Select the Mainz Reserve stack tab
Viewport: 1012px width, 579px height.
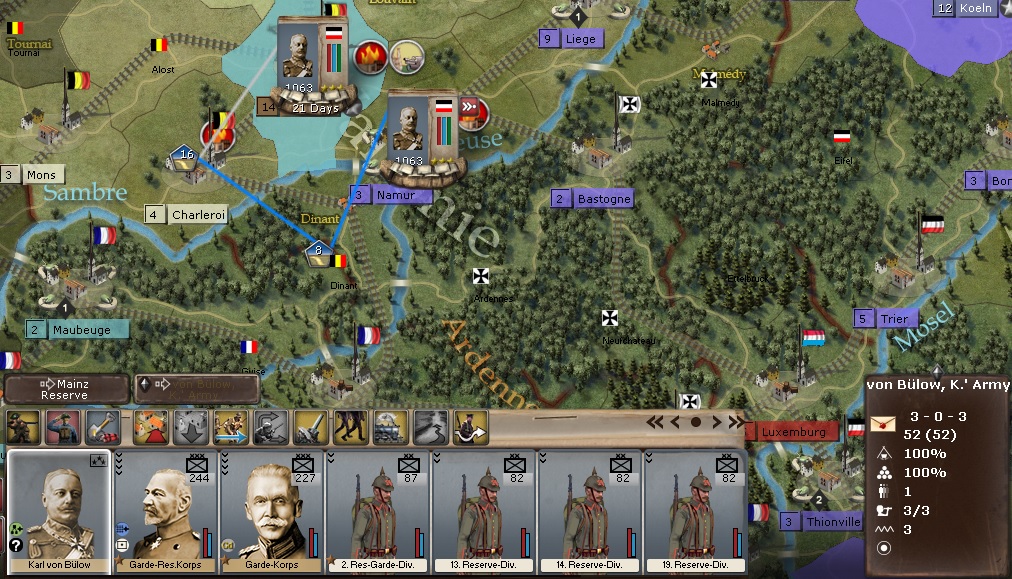point(66,389)
